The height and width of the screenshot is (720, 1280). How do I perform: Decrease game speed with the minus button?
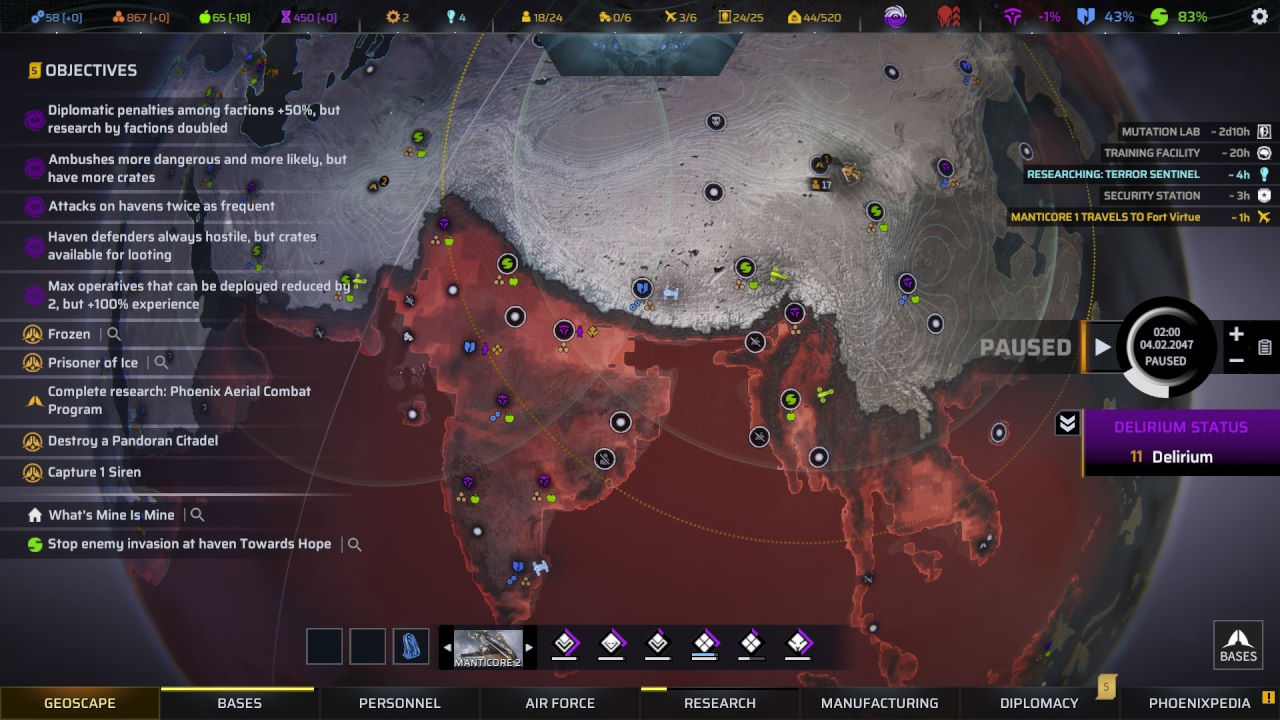point(1236,361)
